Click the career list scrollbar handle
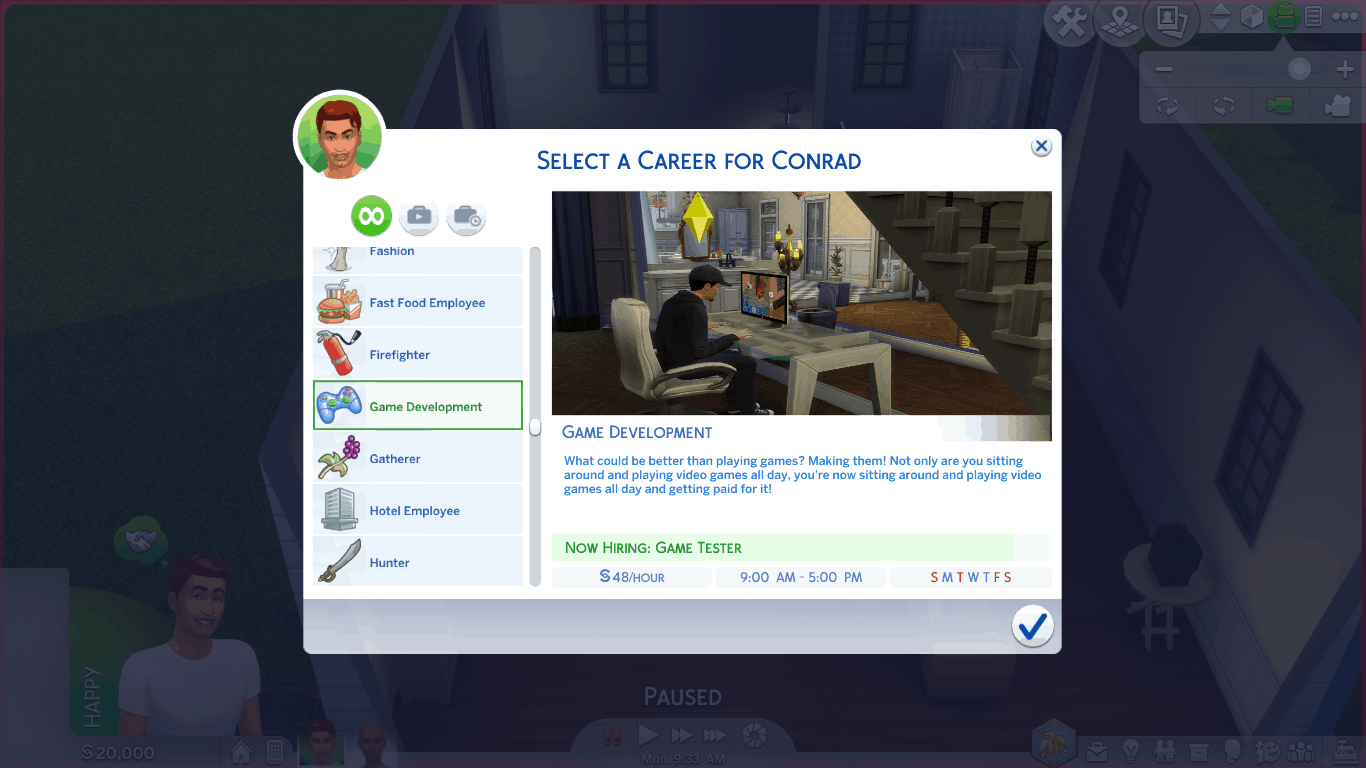This screenshot has width=1366, height=768. 535,427
